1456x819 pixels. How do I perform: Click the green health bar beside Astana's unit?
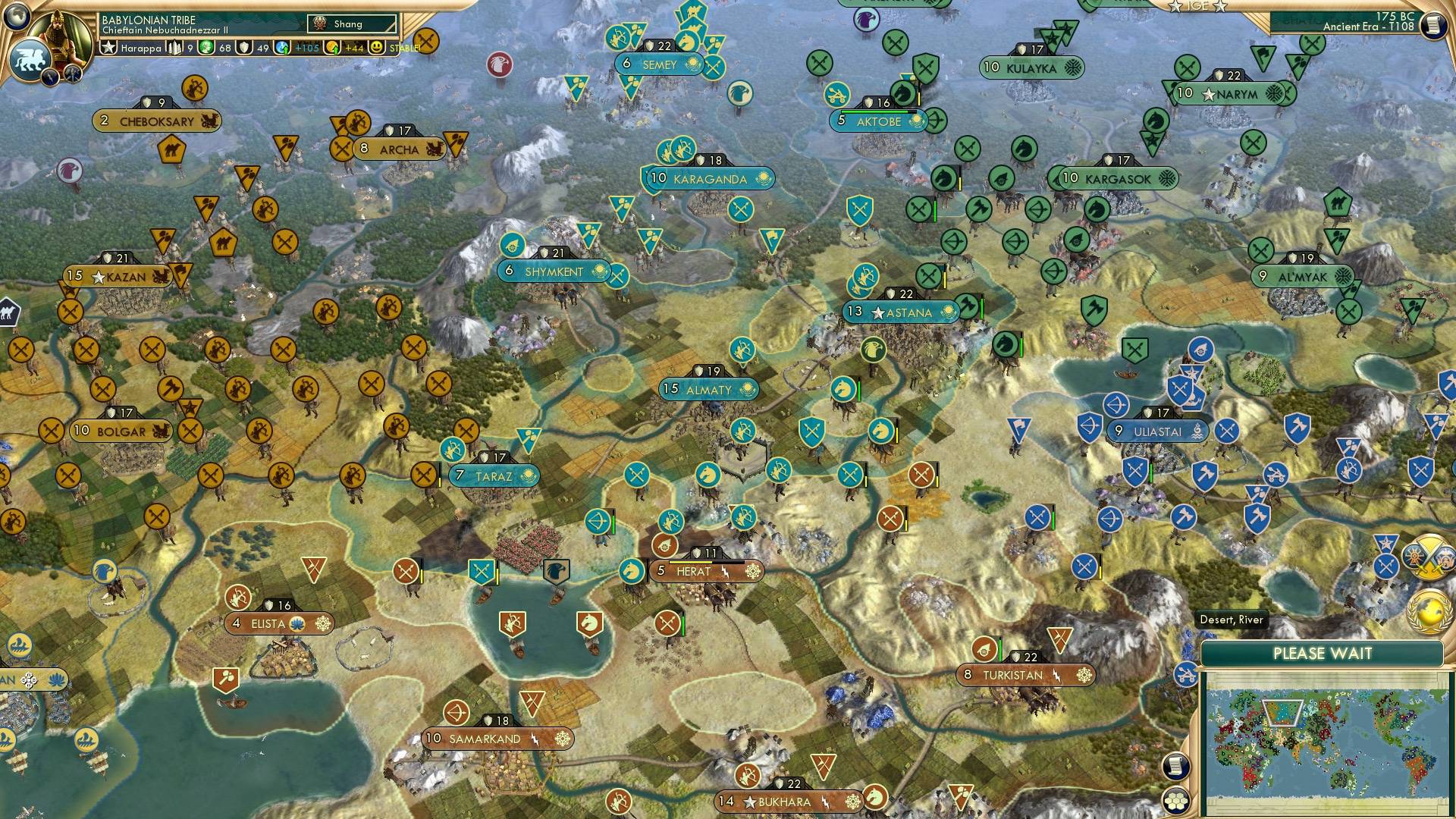point(981,309)
